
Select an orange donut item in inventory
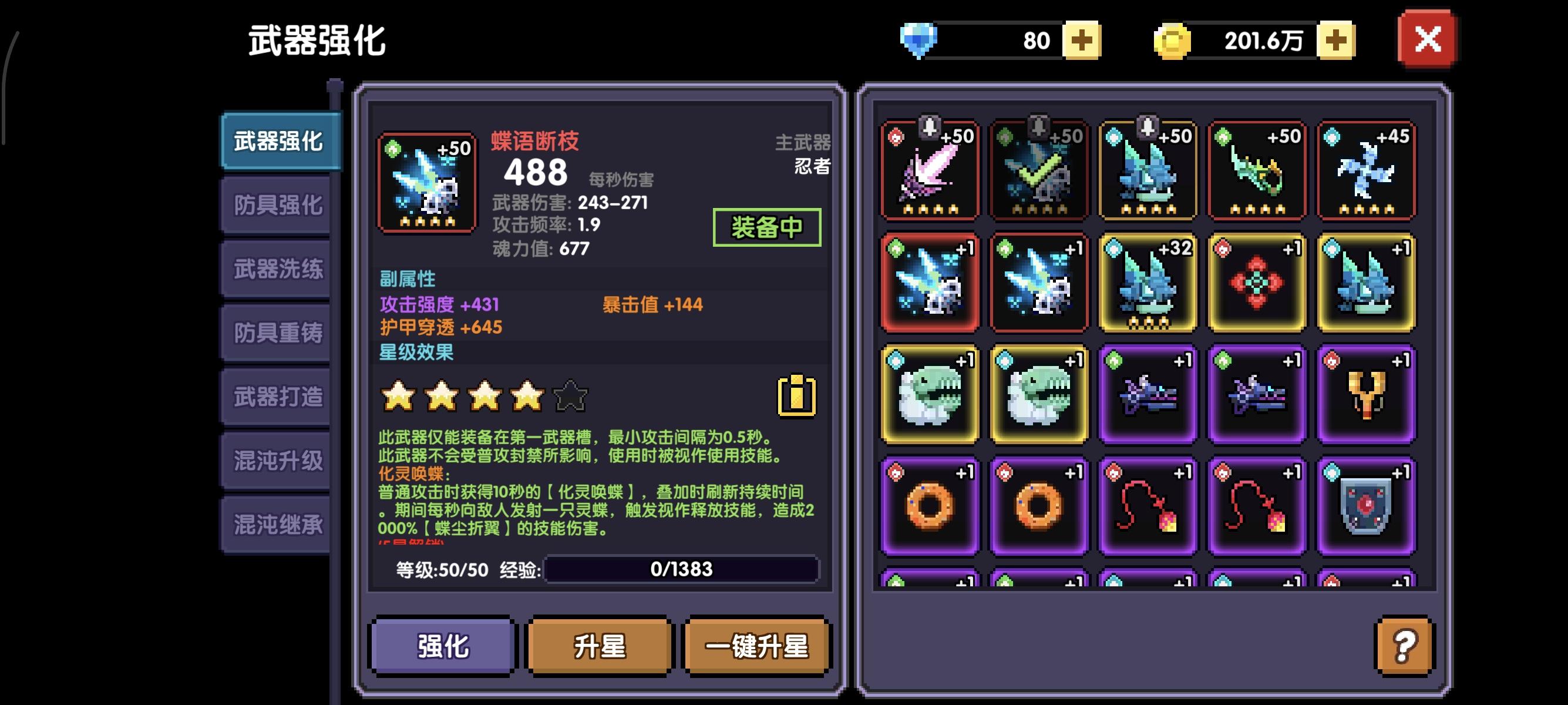tap(930, 504)
